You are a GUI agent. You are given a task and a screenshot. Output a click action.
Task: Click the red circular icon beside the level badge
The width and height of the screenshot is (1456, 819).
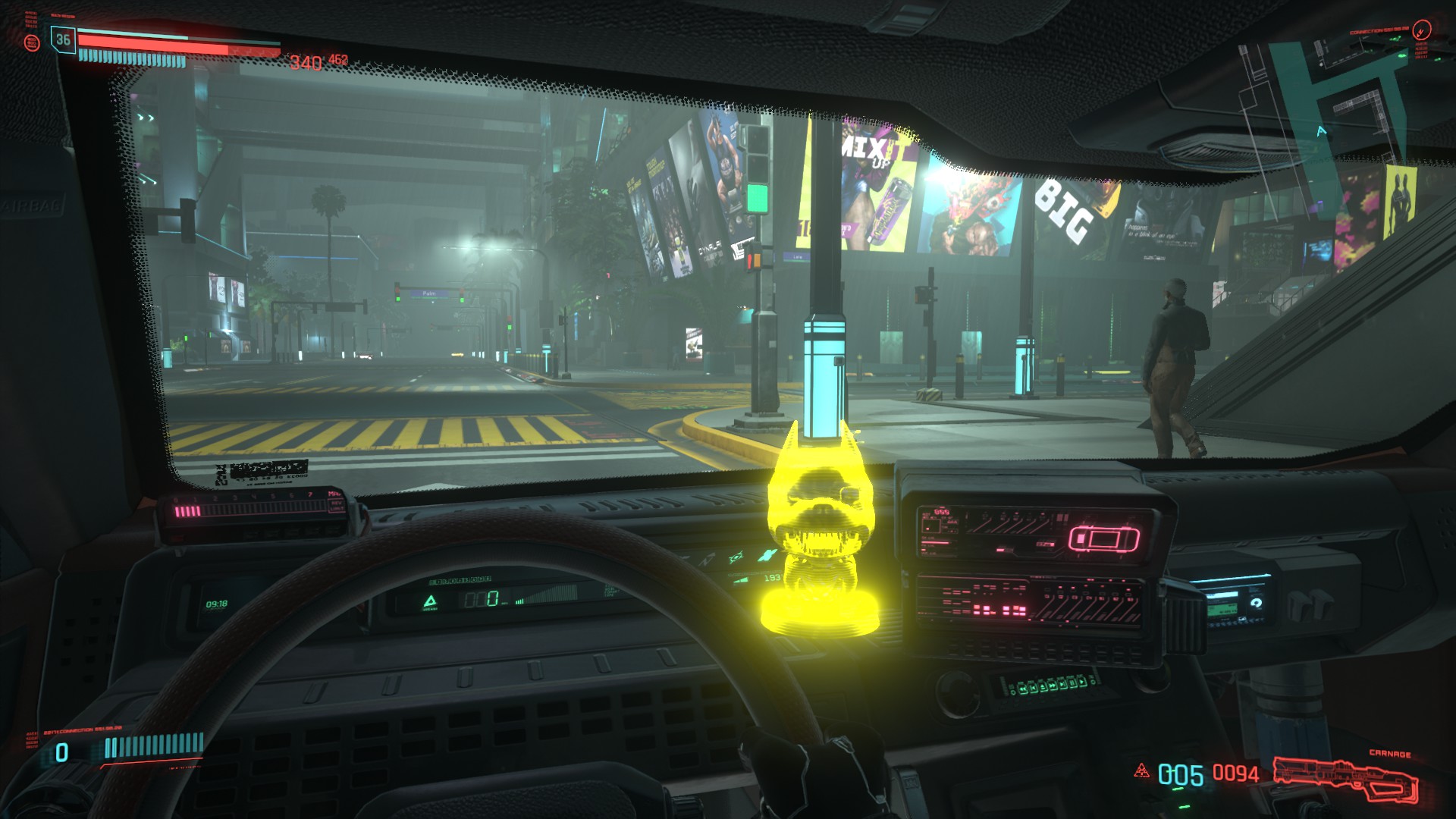32,42
